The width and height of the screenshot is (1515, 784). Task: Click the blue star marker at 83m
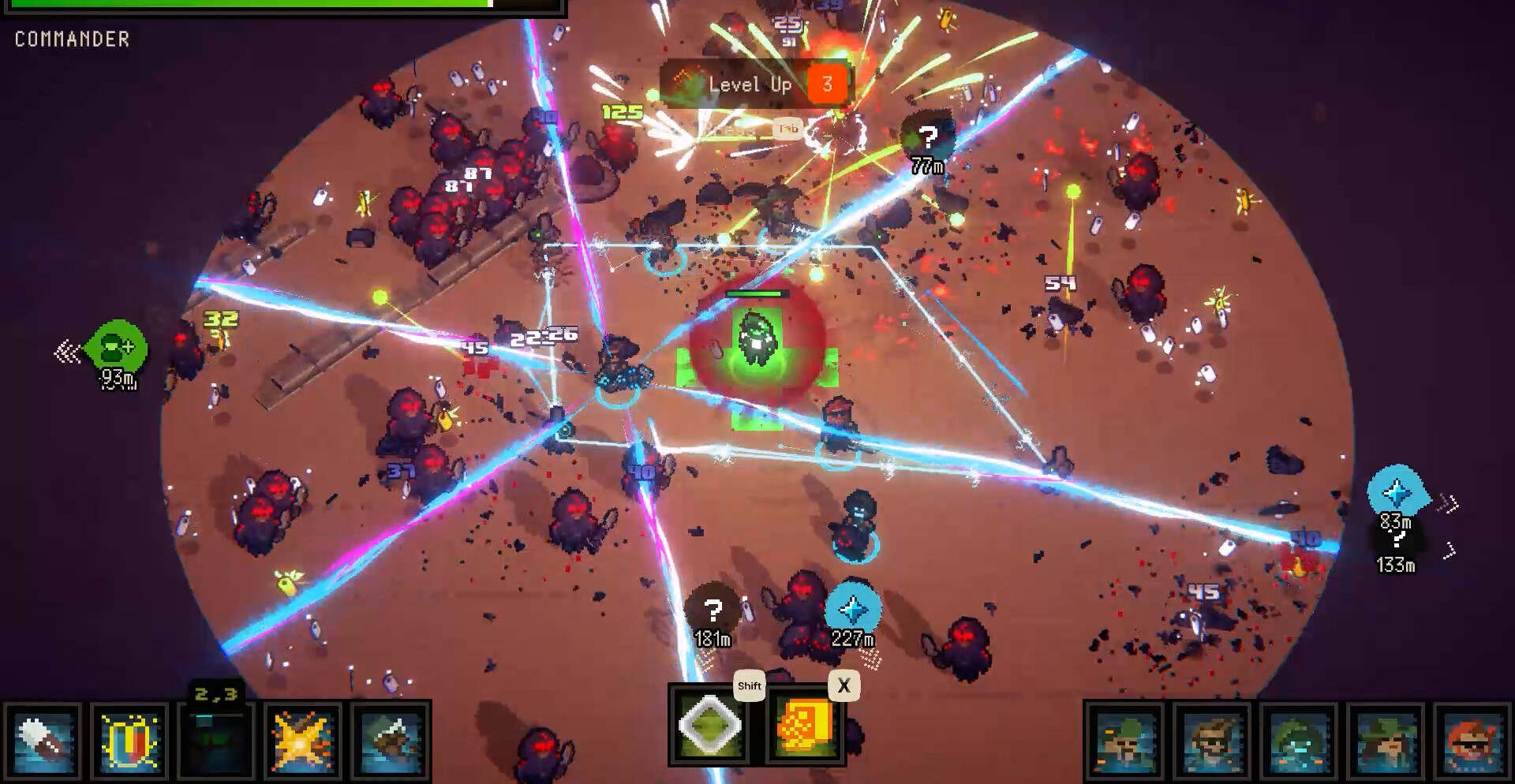tap(1396, 492)
